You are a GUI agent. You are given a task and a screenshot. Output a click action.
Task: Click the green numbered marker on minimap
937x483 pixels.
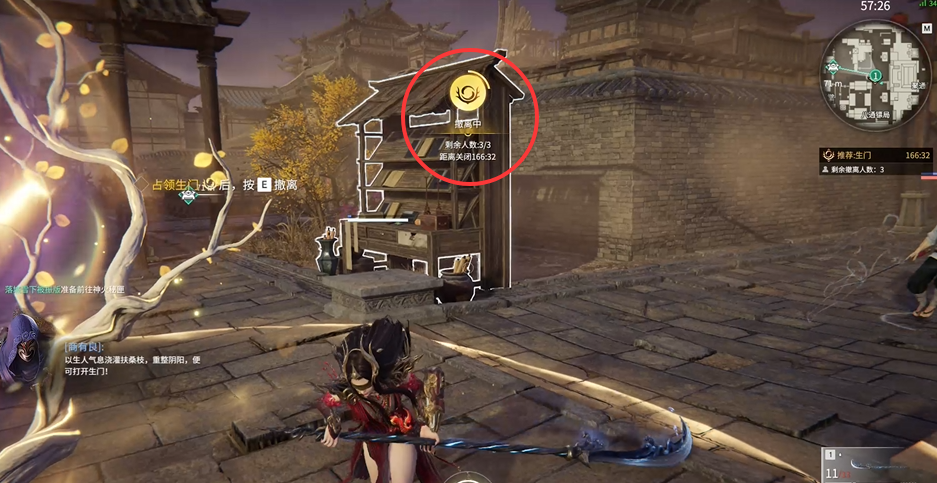876,75
